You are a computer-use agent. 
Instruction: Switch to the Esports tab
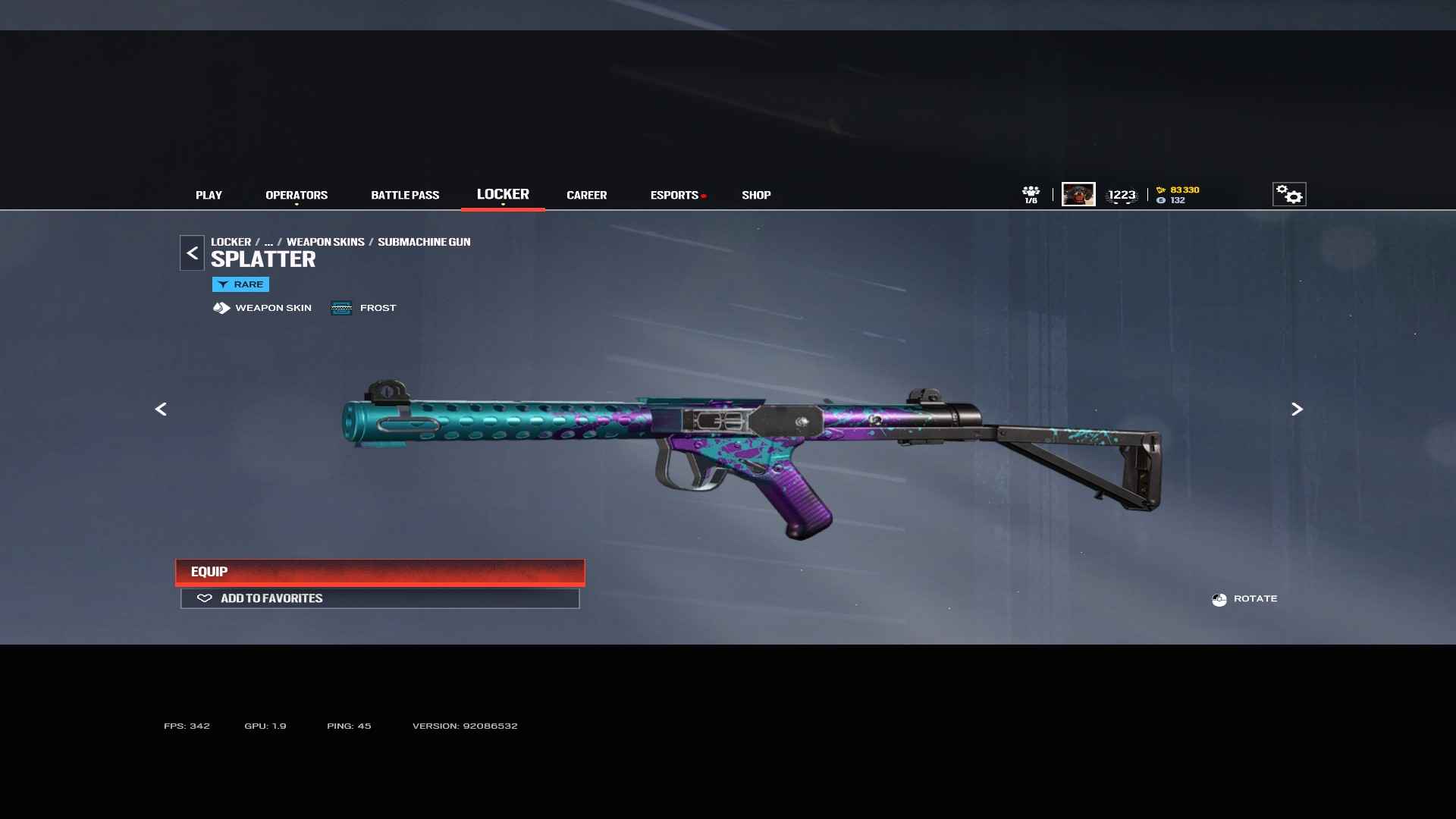(674, 195)
